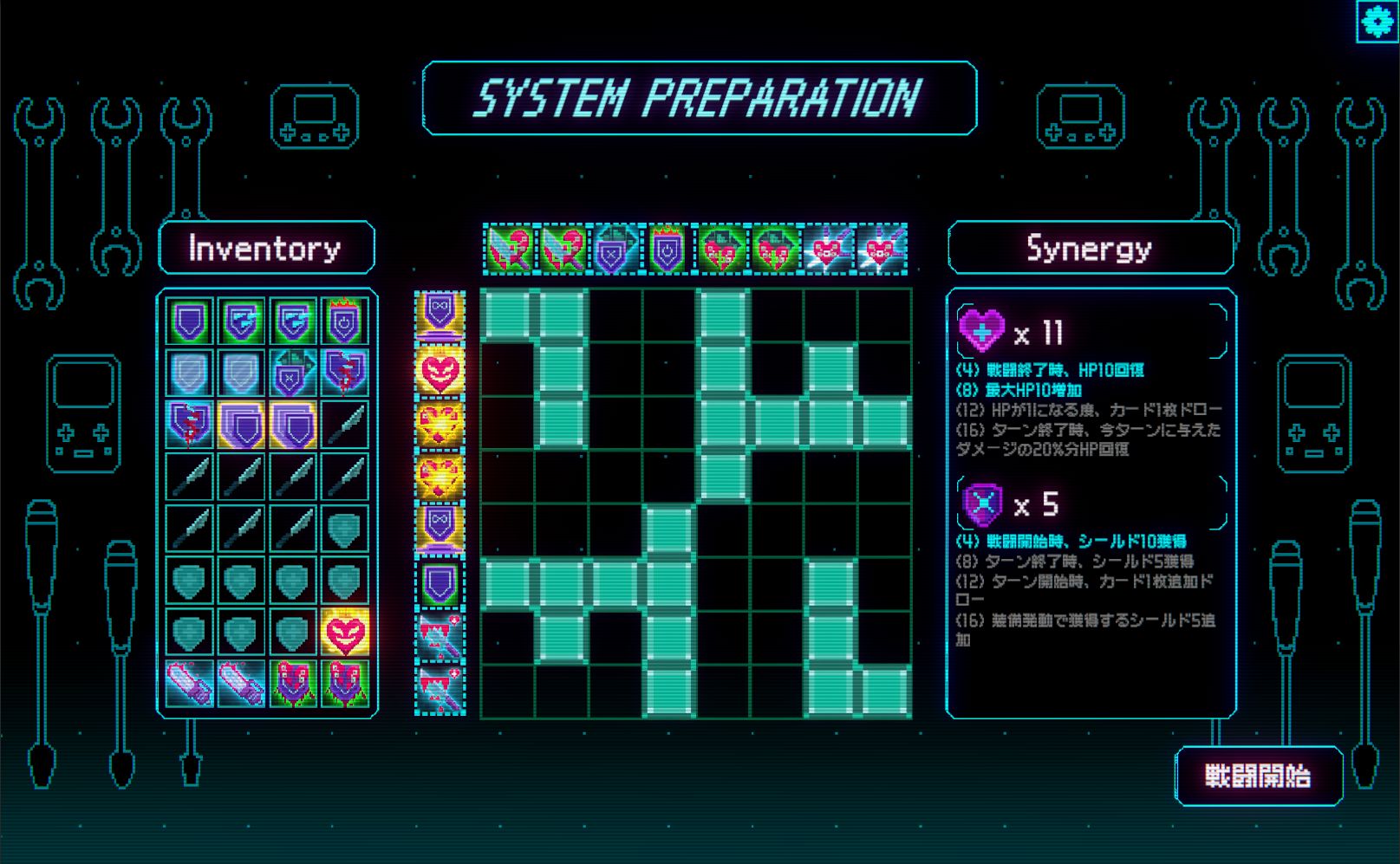
Task: Select the green-glow shield piece beside the grid
Action: click(440, 584)
